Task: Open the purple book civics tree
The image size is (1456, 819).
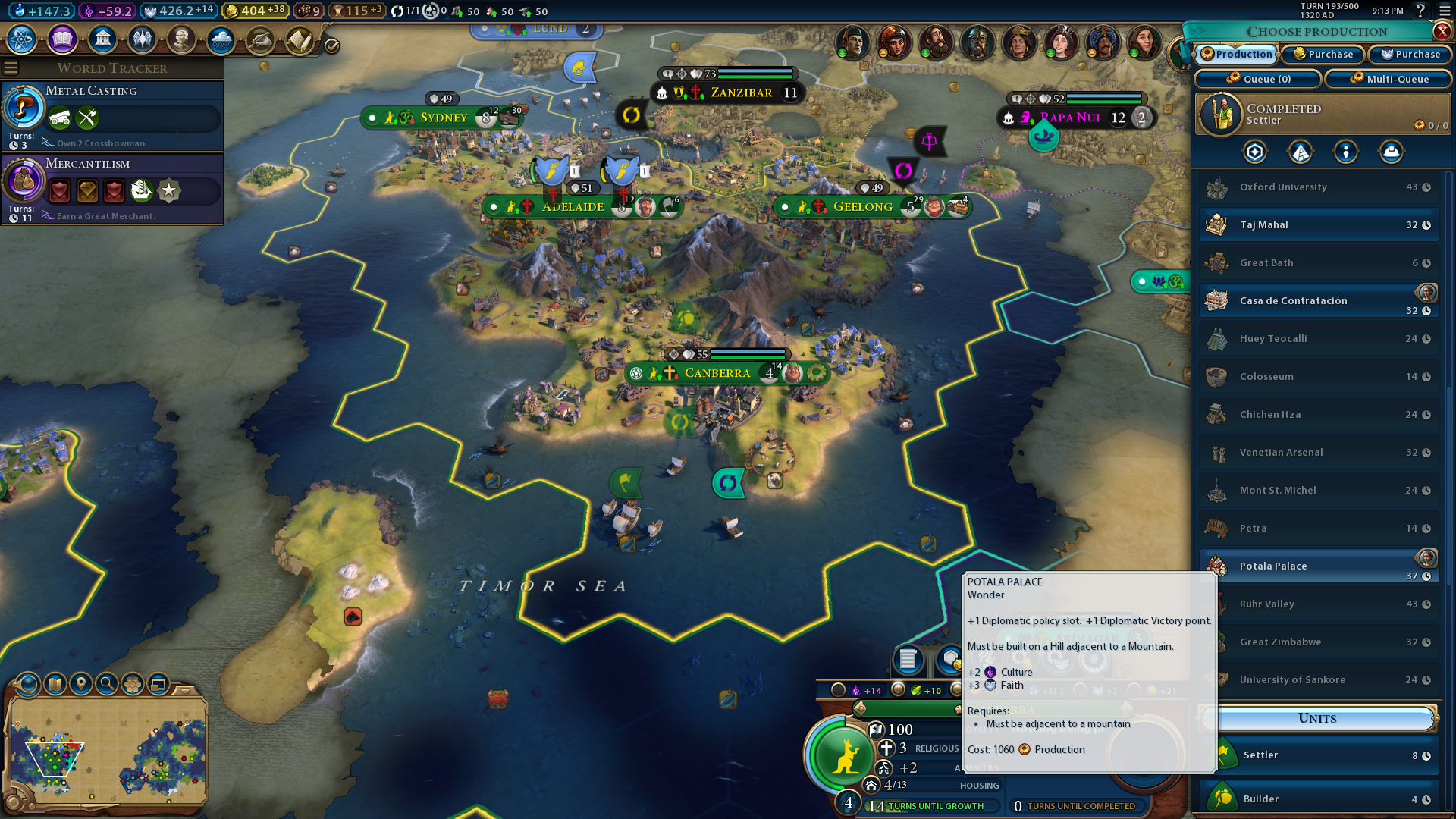Action: [62, 39]
